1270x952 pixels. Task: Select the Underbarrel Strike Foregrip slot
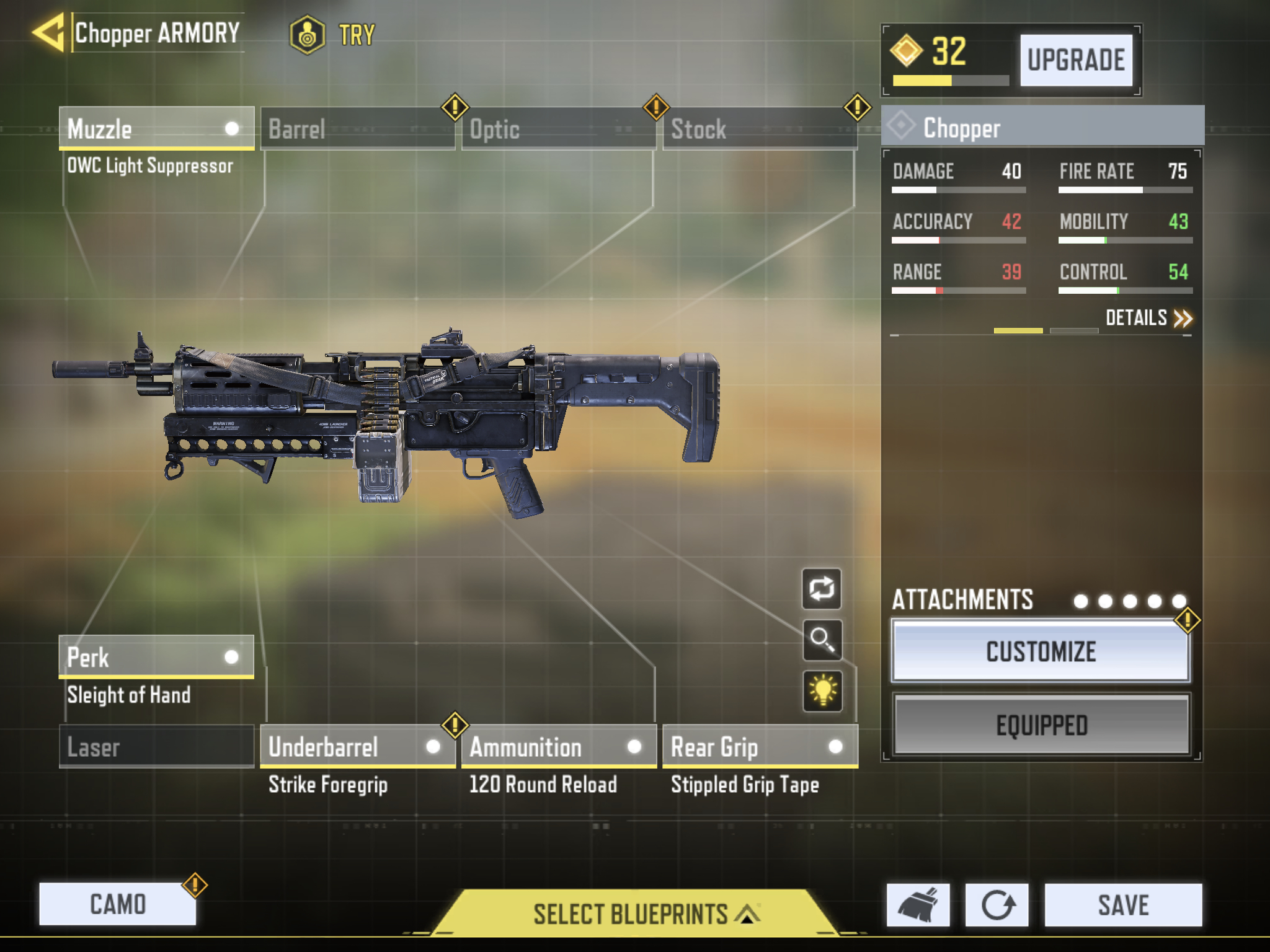pos(357,746)
